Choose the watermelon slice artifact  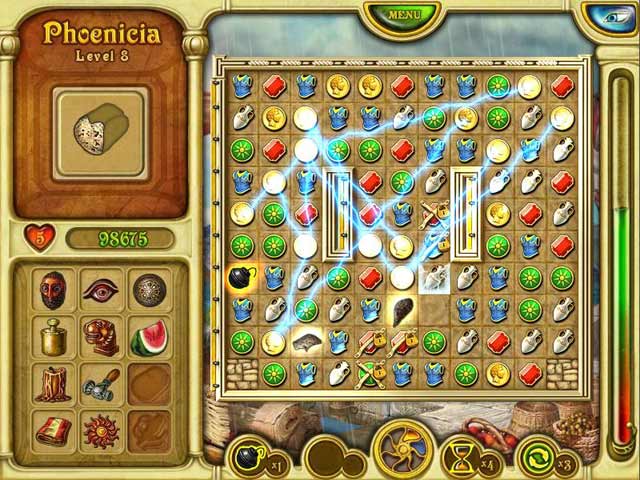click(149, 337)
